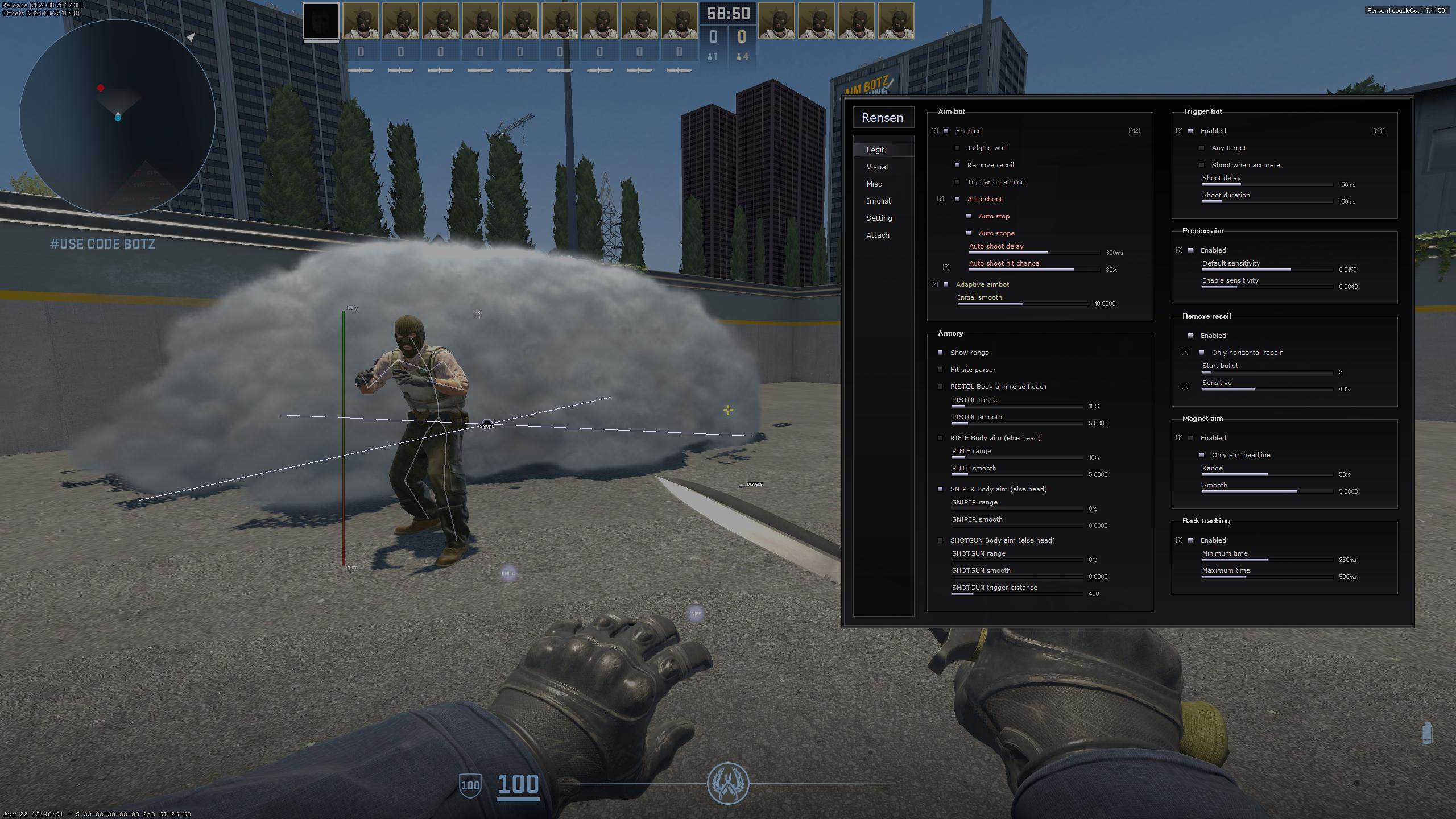Image resolution: width=1456 pixels, height=819 pixels.
Task: Toggle the Only aim headline checkbox
Action: pyautogui.click(x=1202, y=455)
